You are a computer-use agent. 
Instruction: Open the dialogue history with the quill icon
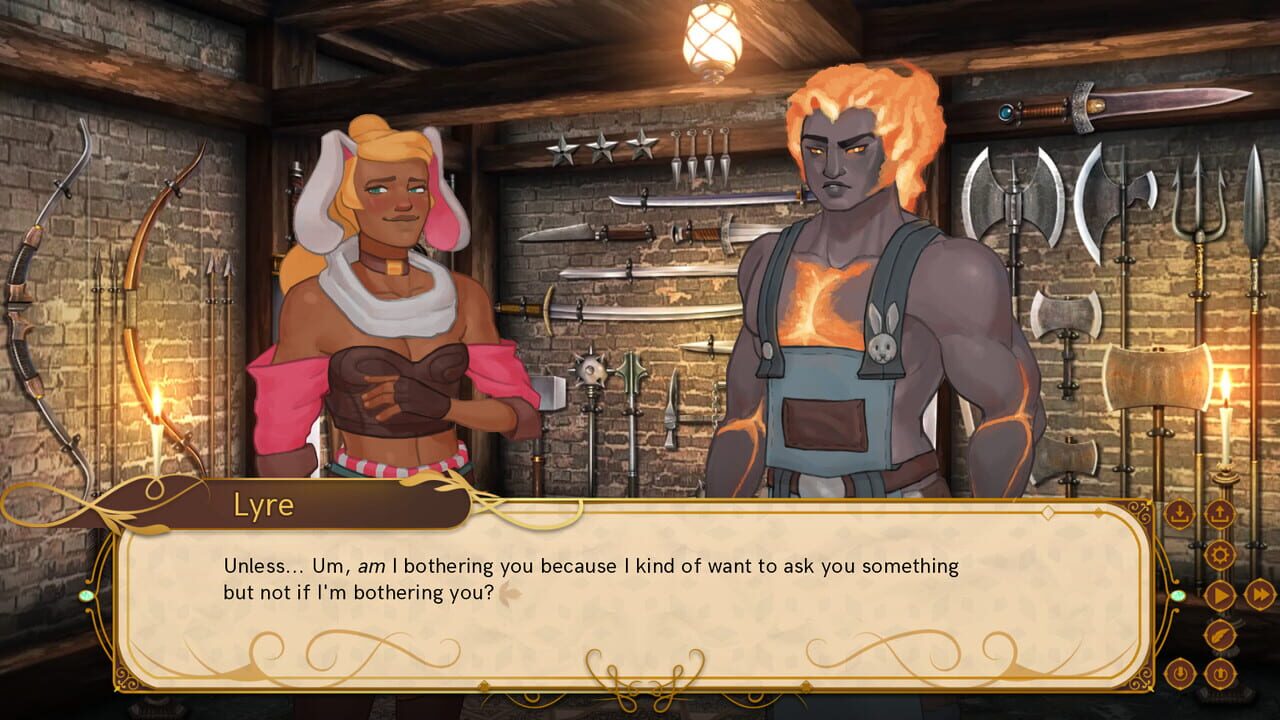click(1219, 633)
